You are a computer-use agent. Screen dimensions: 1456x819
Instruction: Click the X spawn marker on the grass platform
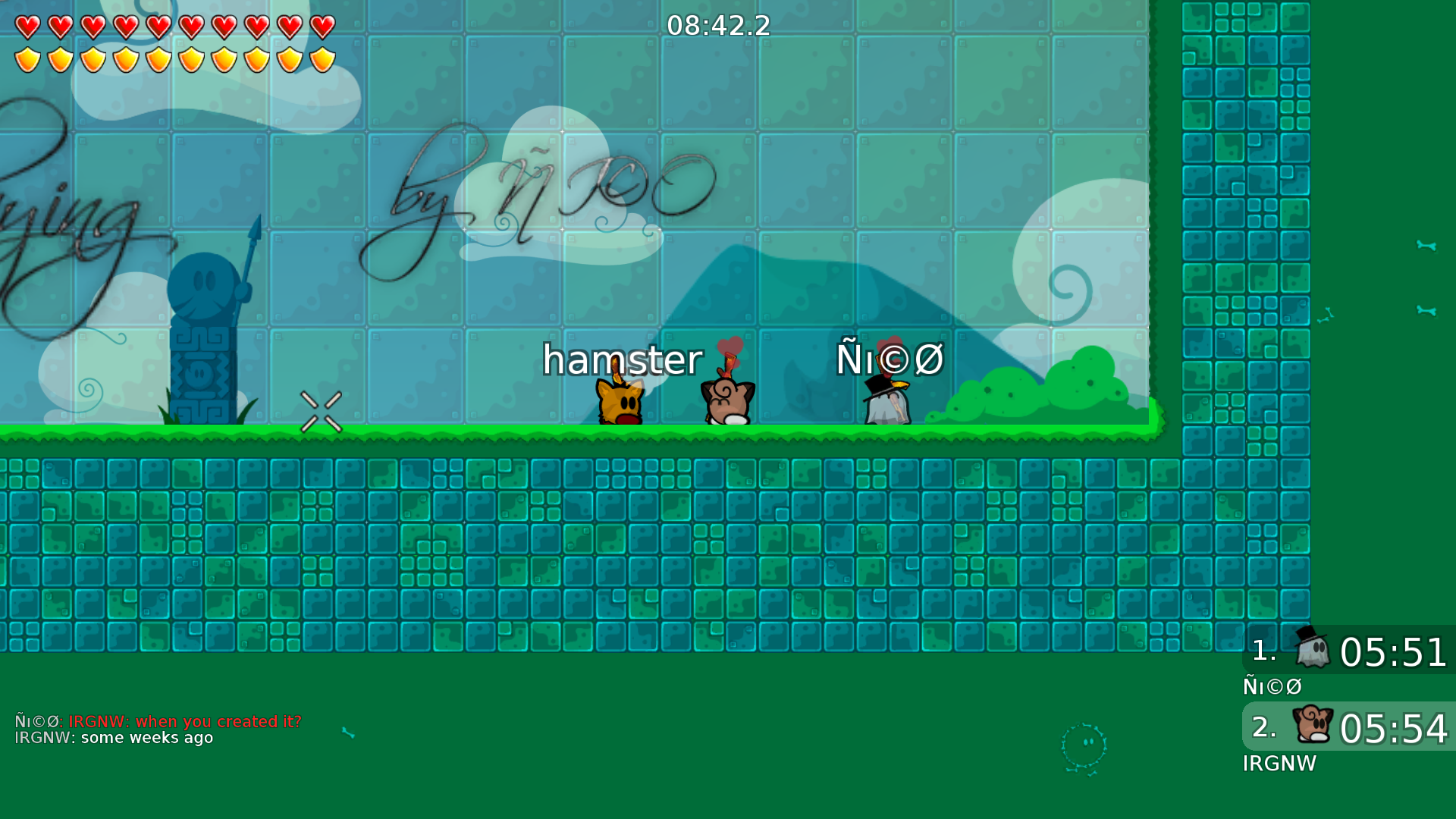point(322,412)
